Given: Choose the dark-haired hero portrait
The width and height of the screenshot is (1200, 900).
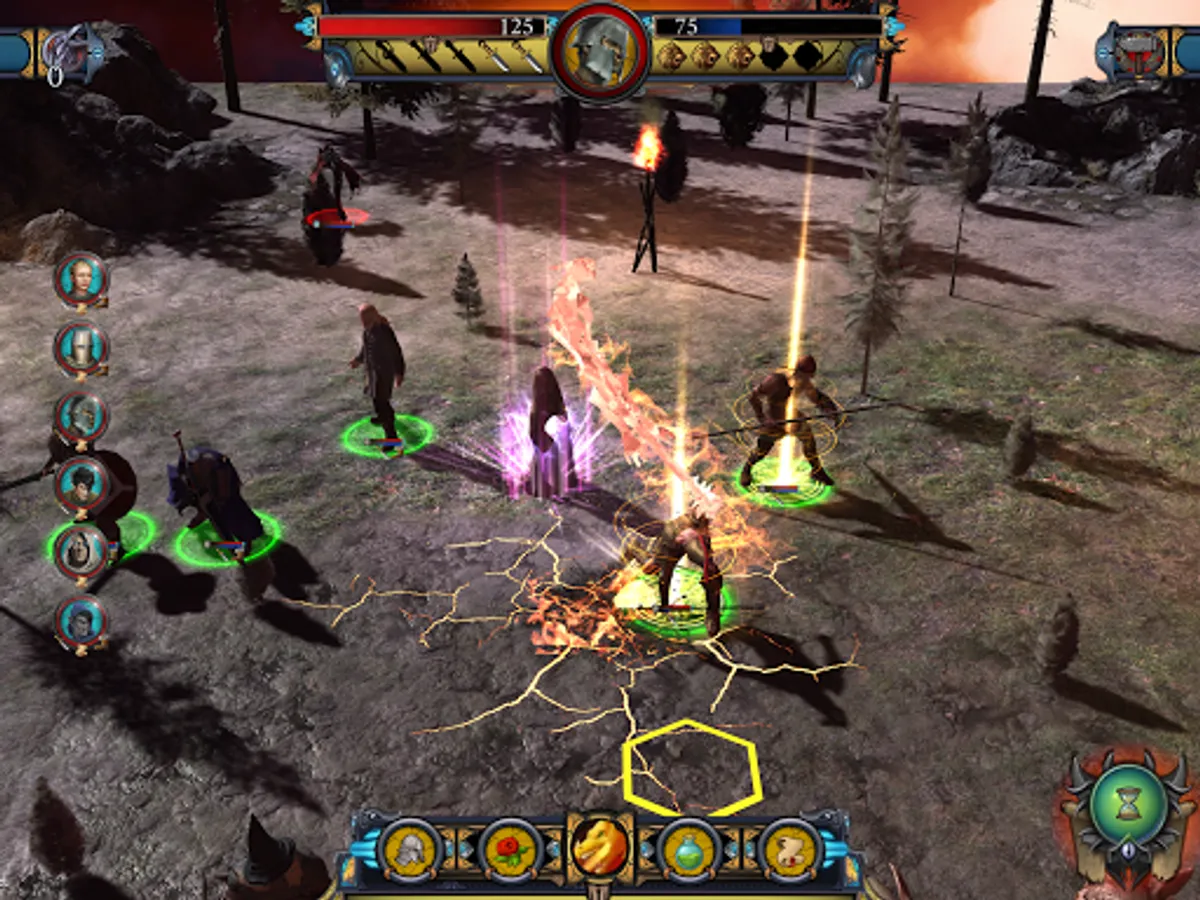Looking at the screenshot, I should tap(81, 484).
